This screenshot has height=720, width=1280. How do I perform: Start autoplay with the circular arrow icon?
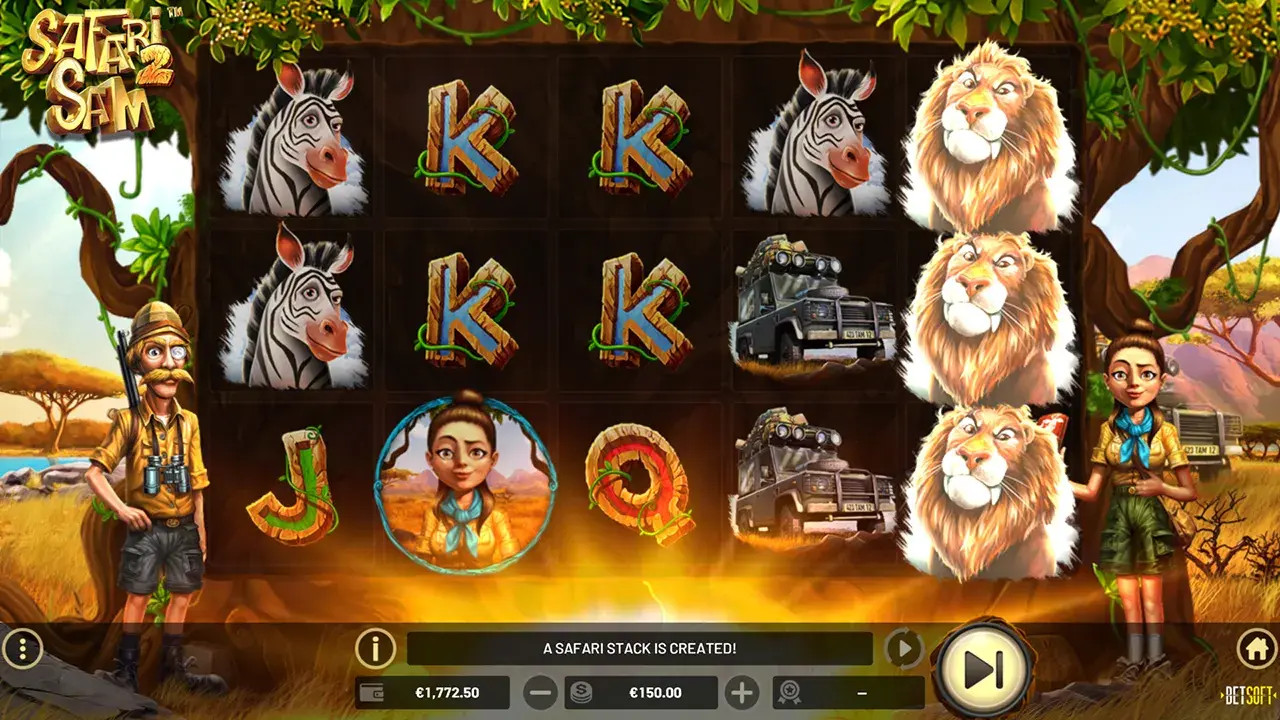point(906,648)
